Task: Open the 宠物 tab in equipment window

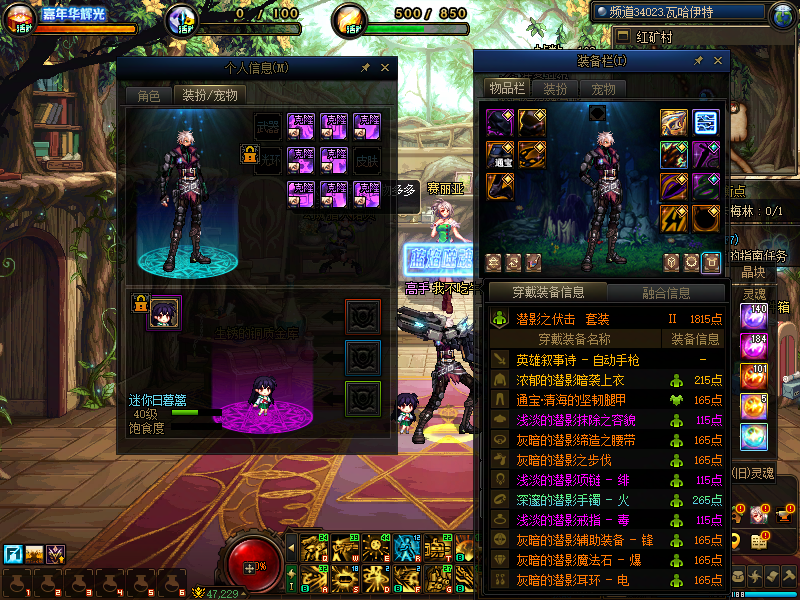Action: tap(603, 88)
